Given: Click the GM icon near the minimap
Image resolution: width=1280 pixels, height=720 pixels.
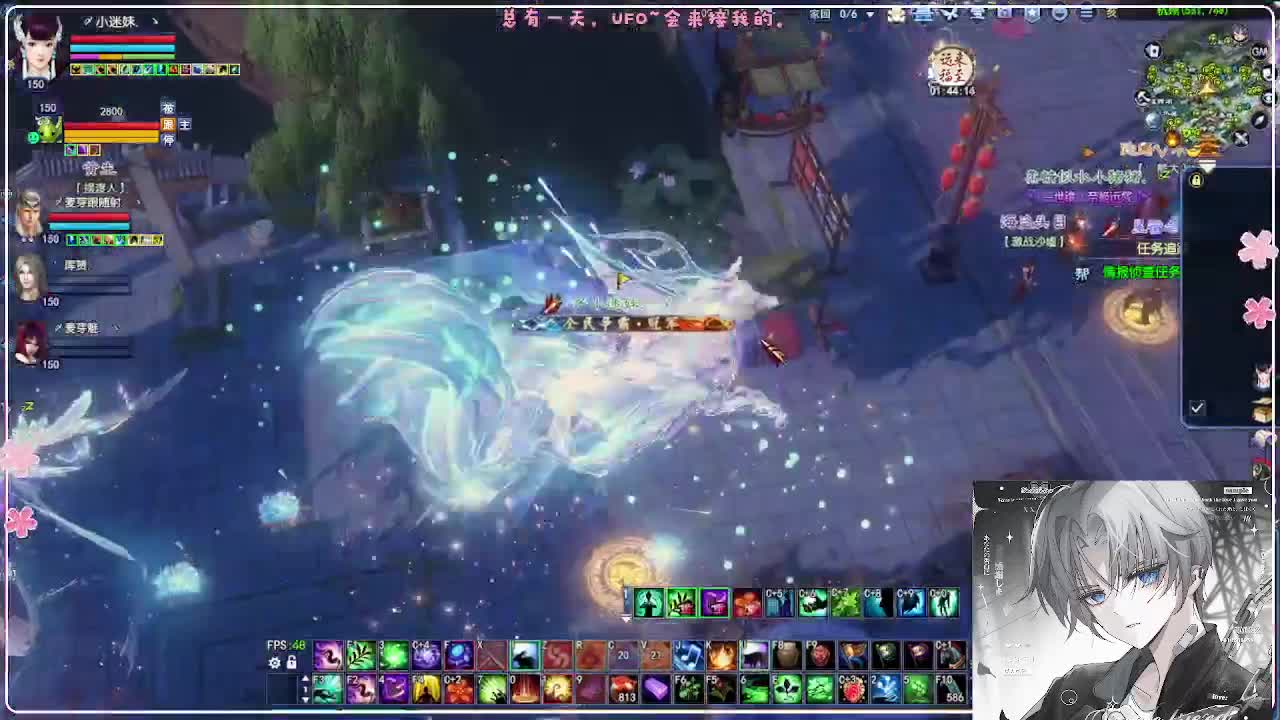Looking at the screenshot, I should point(1258,53).
